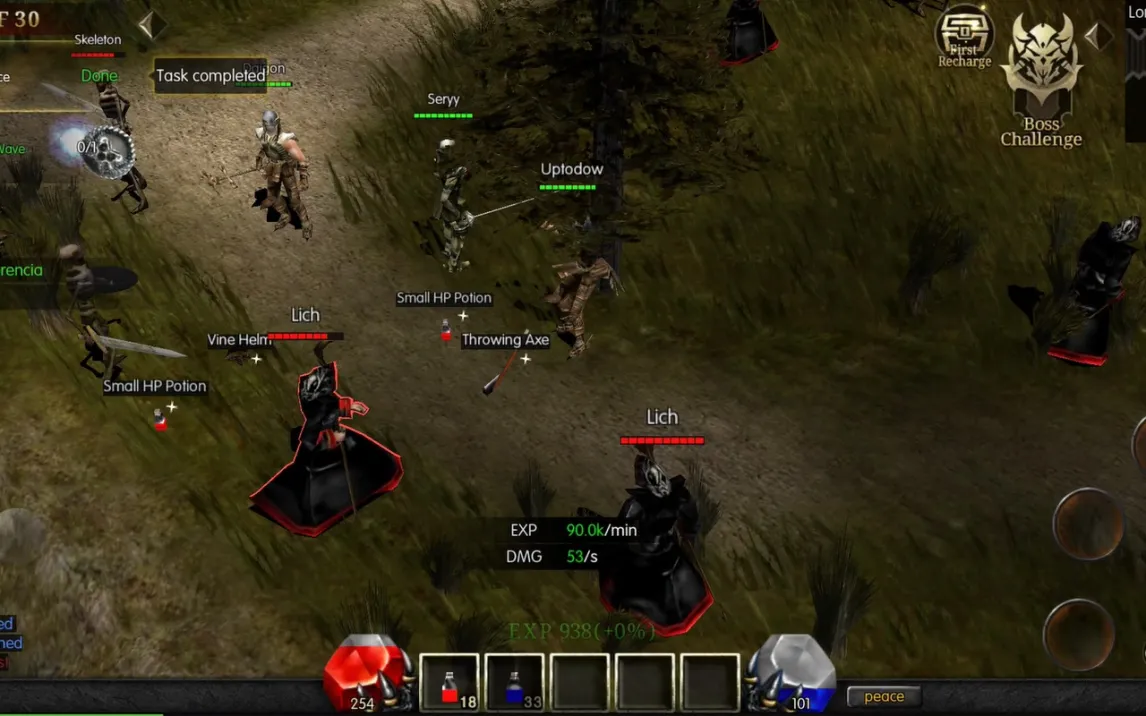Viewport: 1146px width, 716px height.
Task: Collapse the top-right icons with the arrow
Action: click(1099, 37)
